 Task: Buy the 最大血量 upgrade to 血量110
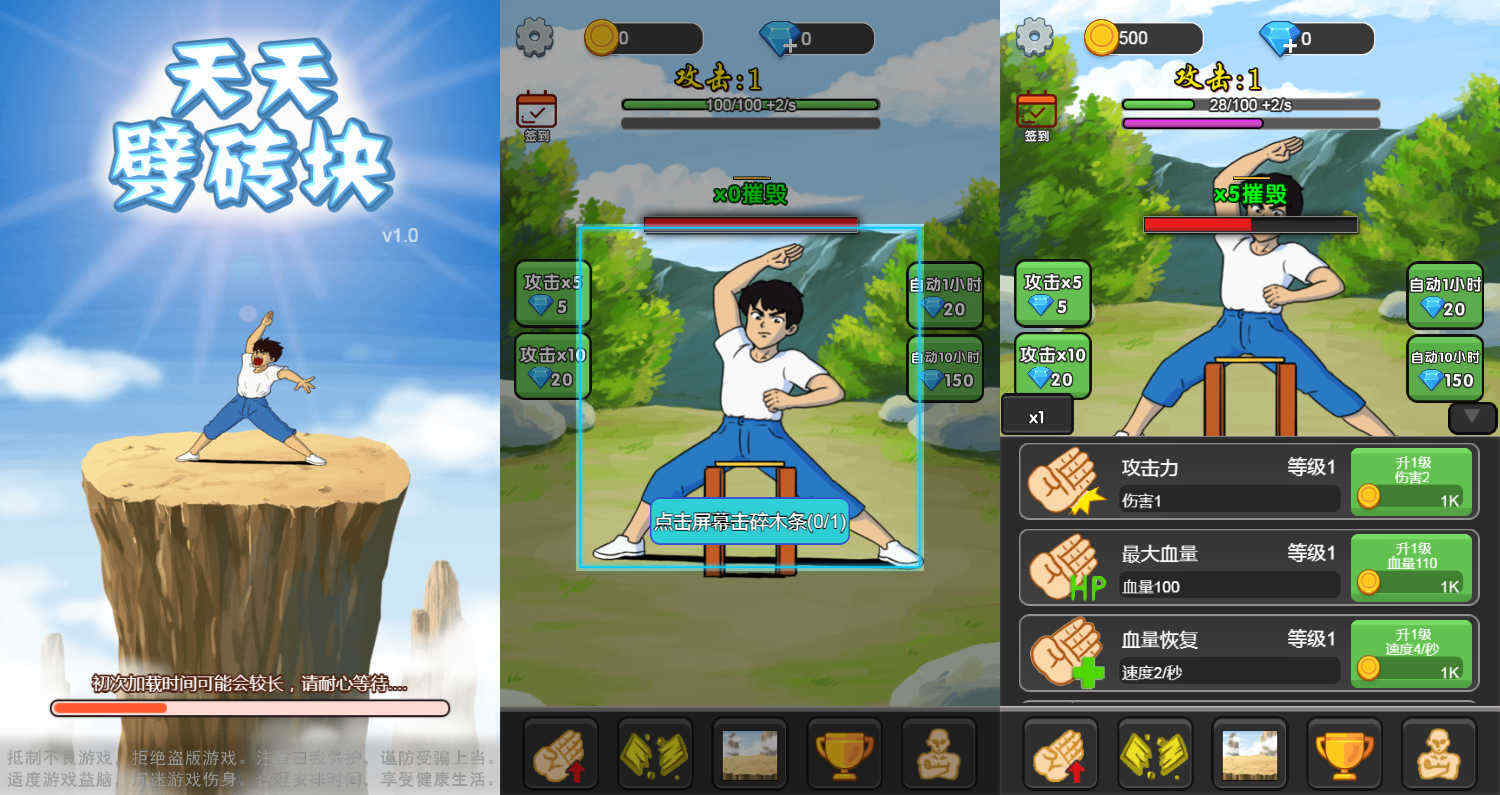click(x=1412, y=568)
